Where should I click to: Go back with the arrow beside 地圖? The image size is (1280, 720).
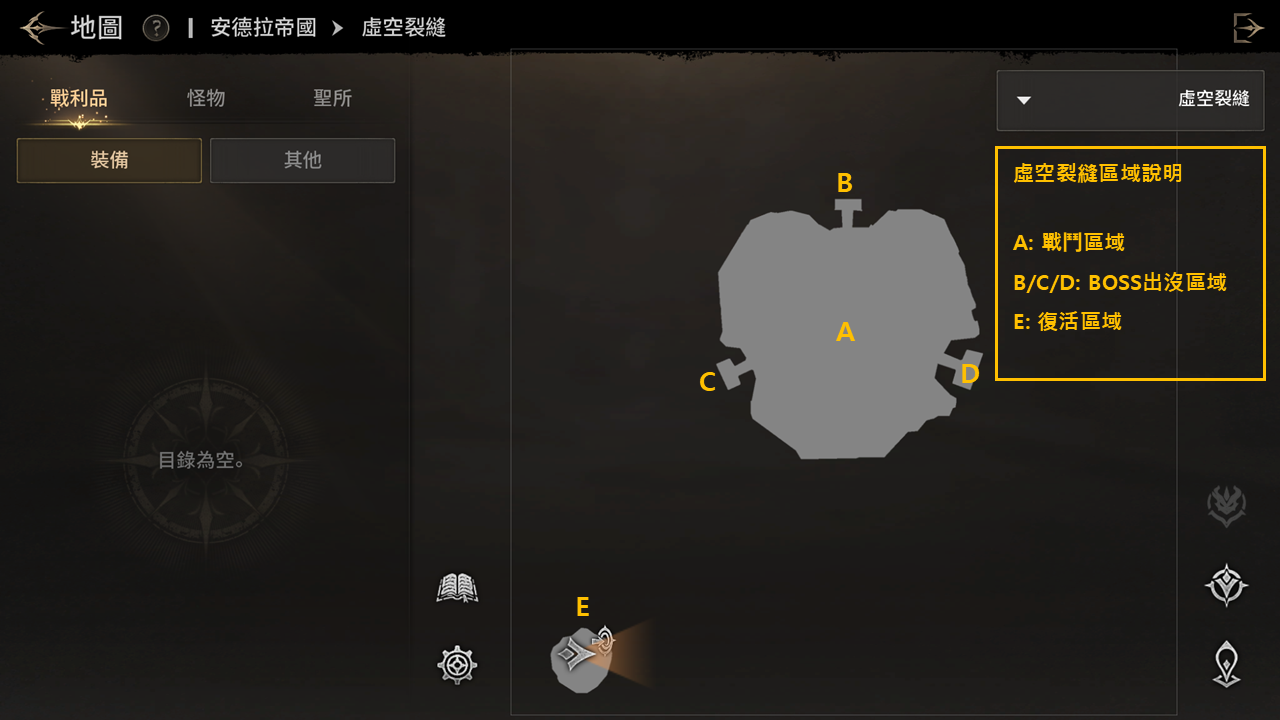(37, 27)
